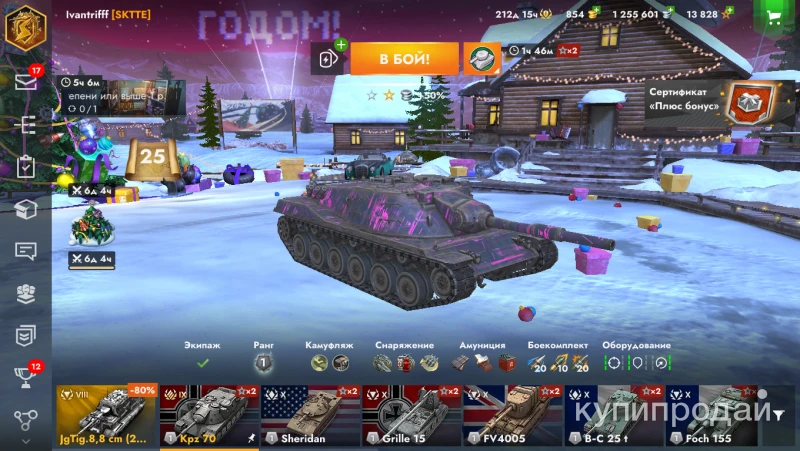Open the Оборудование equipment slots

(638, 362)
